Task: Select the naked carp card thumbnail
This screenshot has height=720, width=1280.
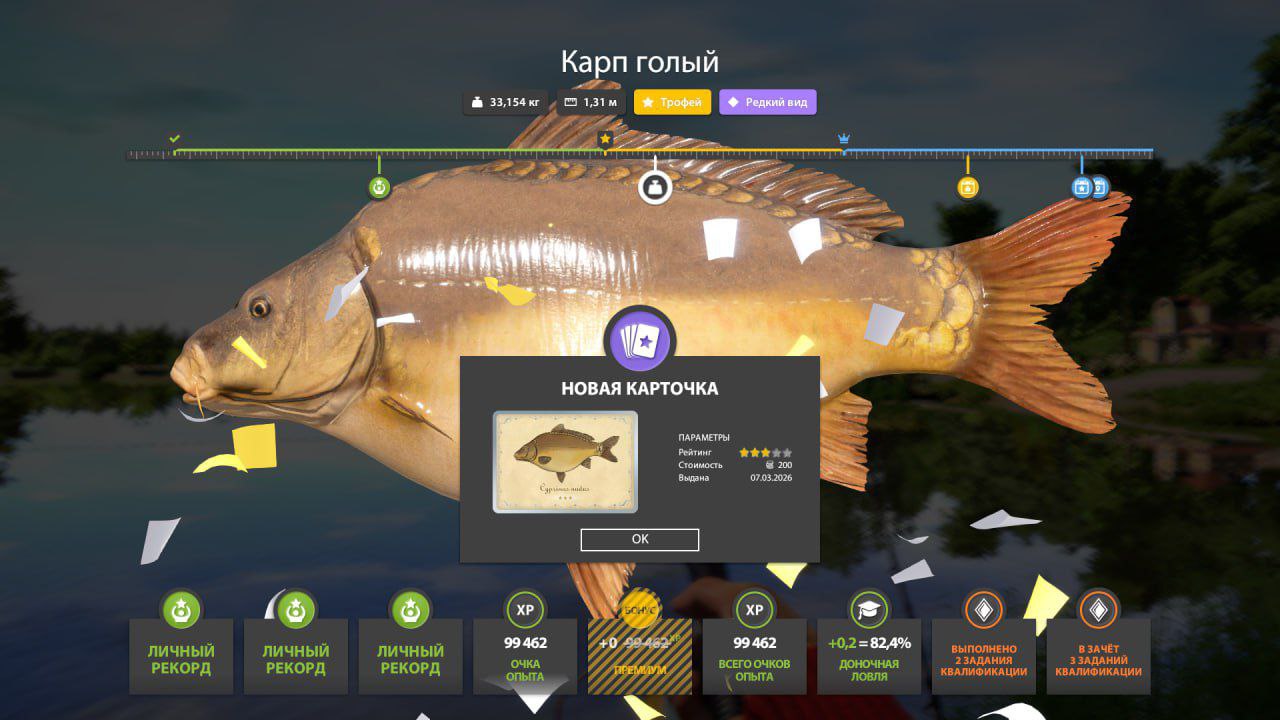Action: point(565,462)
